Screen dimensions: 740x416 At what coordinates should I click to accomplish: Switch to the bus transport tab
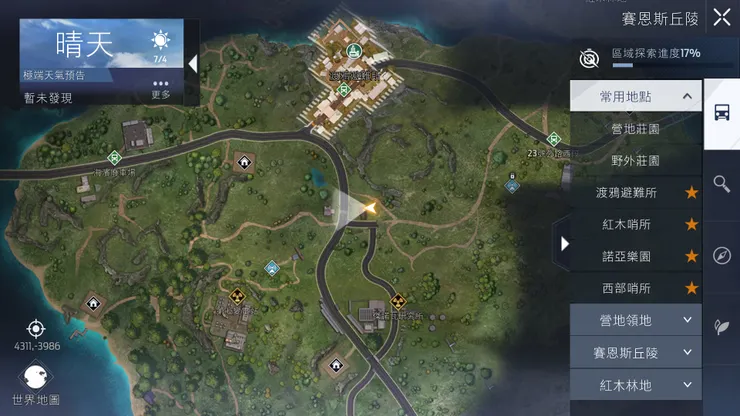tap(721, 112)
